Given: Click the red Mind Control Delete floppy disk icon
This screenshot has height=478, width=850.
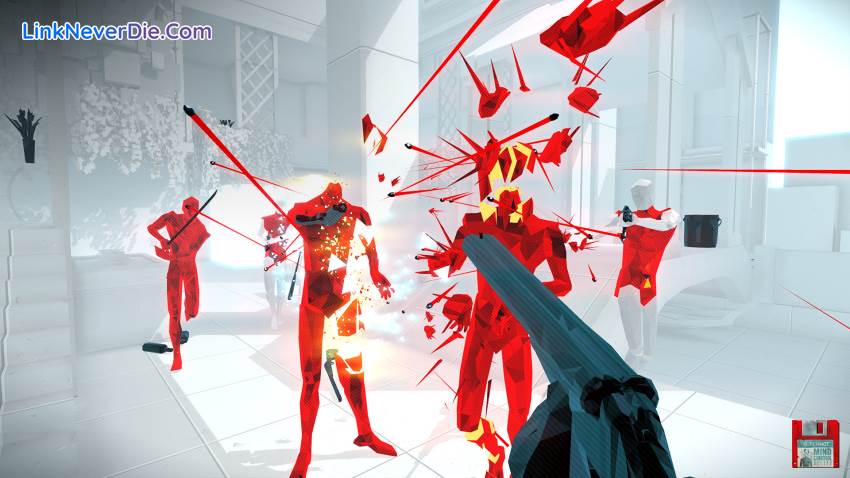Looking at the screenshot, I should (814, 443).
